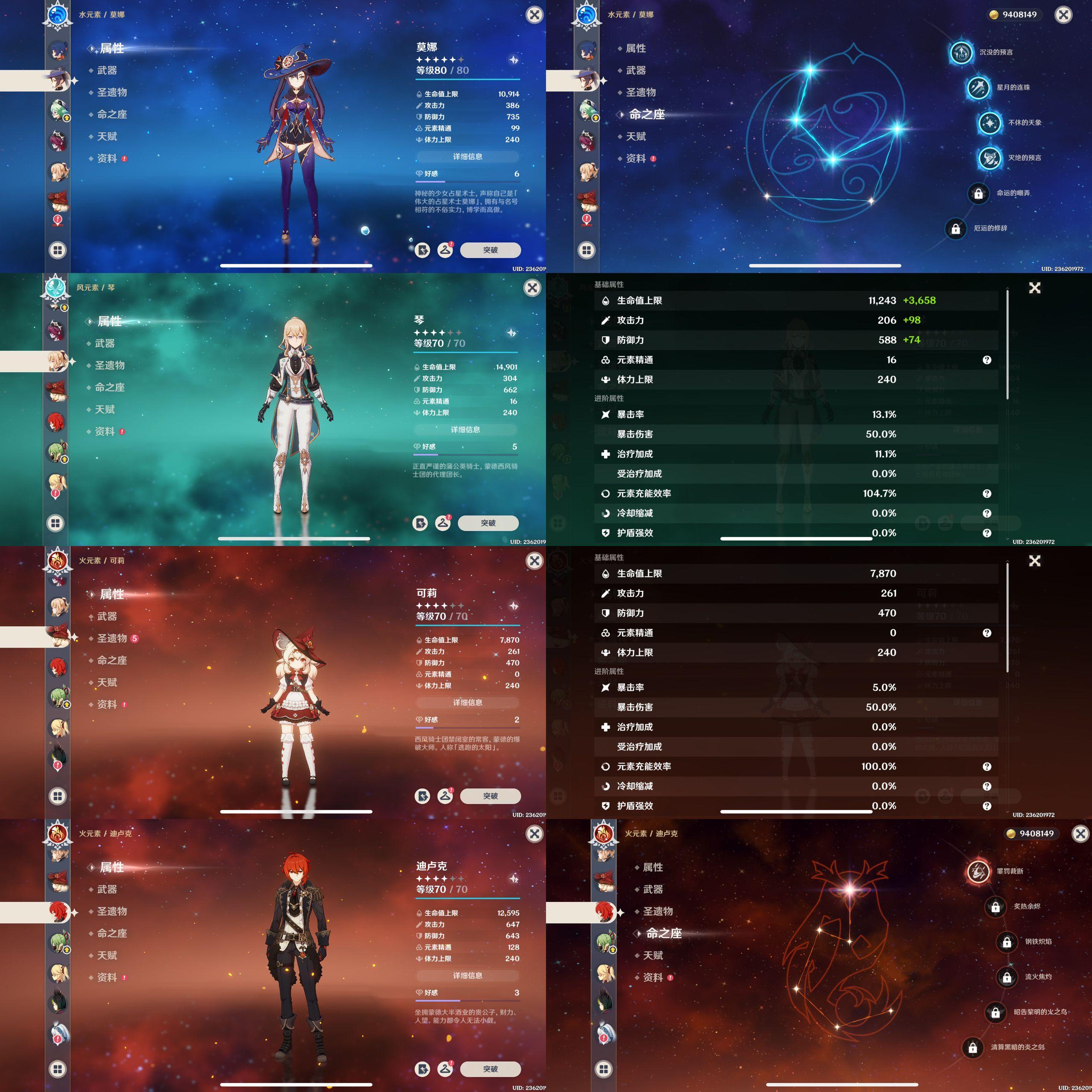
Task: Select Diluc's 罪罚裁断 constellation node
Action: coord(978,872)
